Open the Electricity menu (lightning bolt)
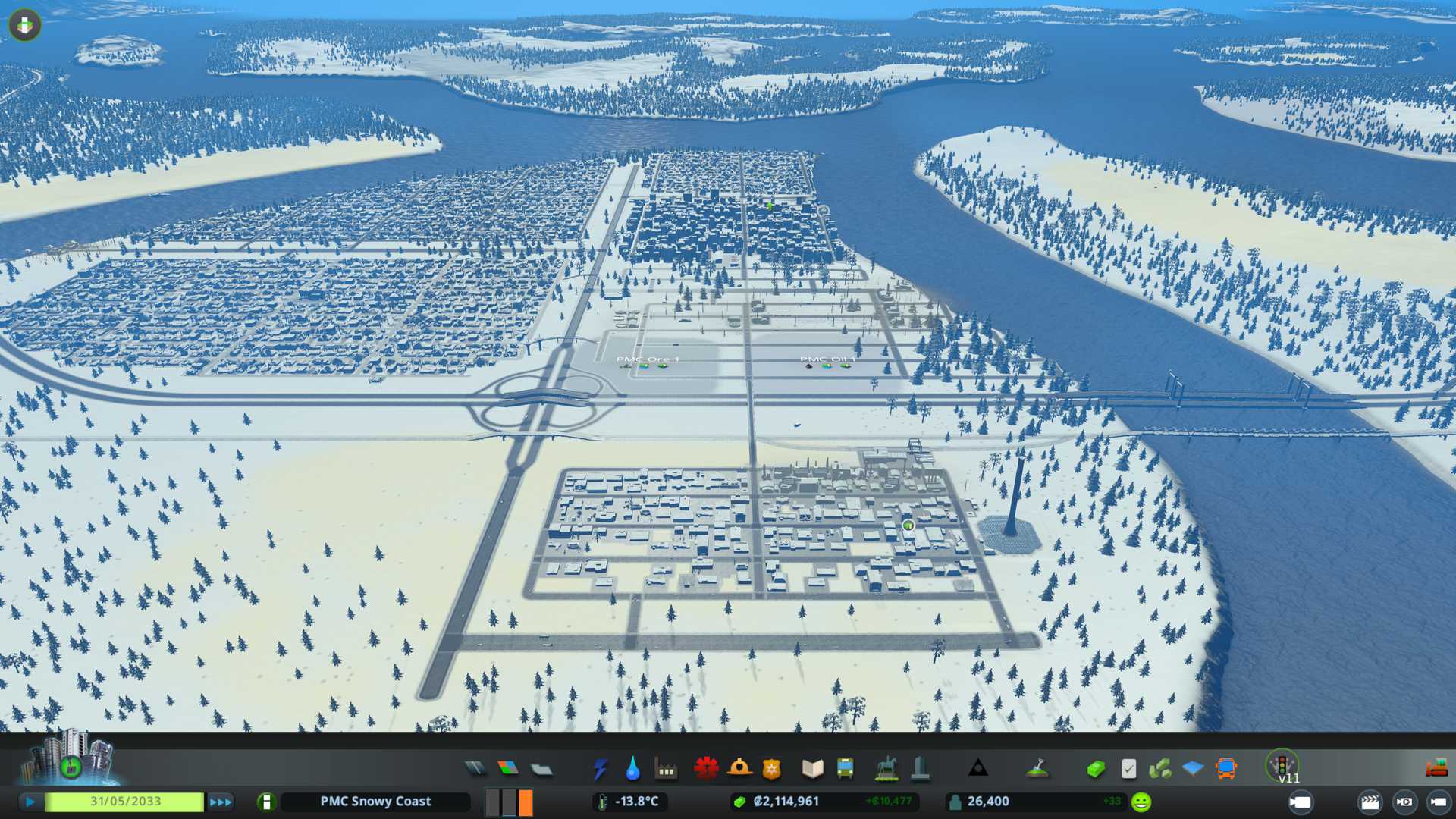Viewport: 1456px width, 819px height. [x=600, y=769]
